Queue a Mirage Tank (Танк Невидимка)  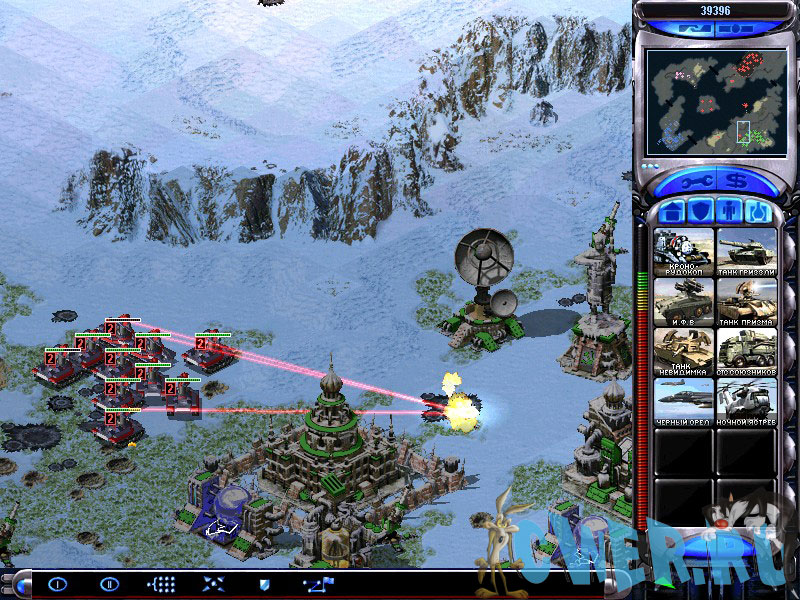click(x=684, y=352)
